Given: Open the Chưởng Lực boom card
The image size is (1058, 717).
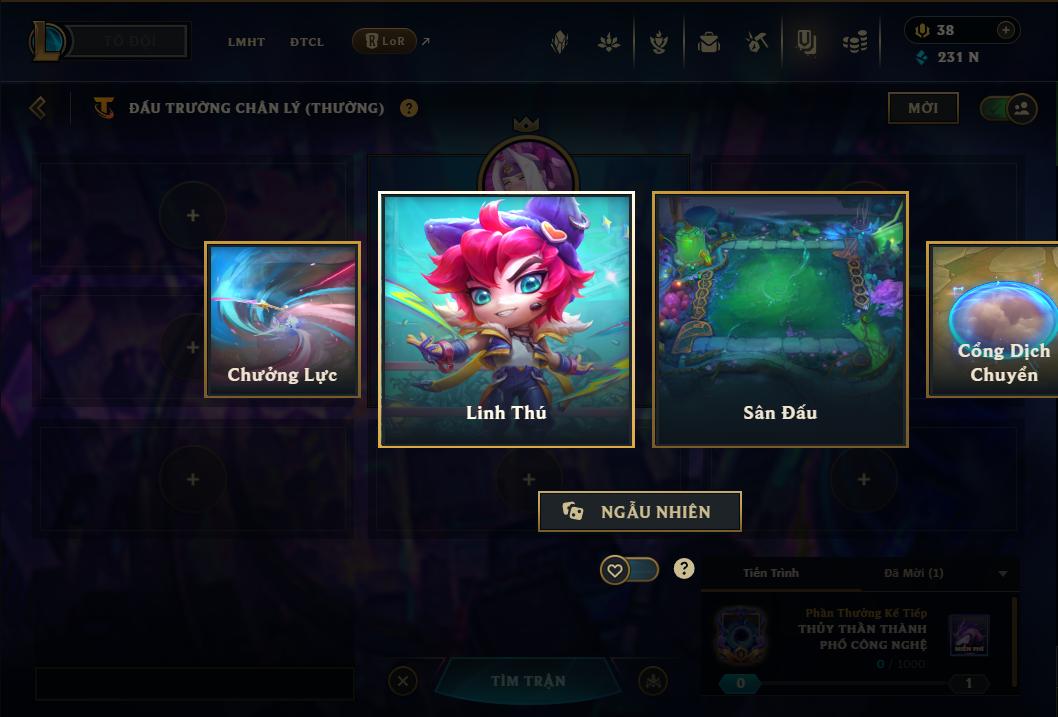Looking at the screenshot, I should click(282, 319).
